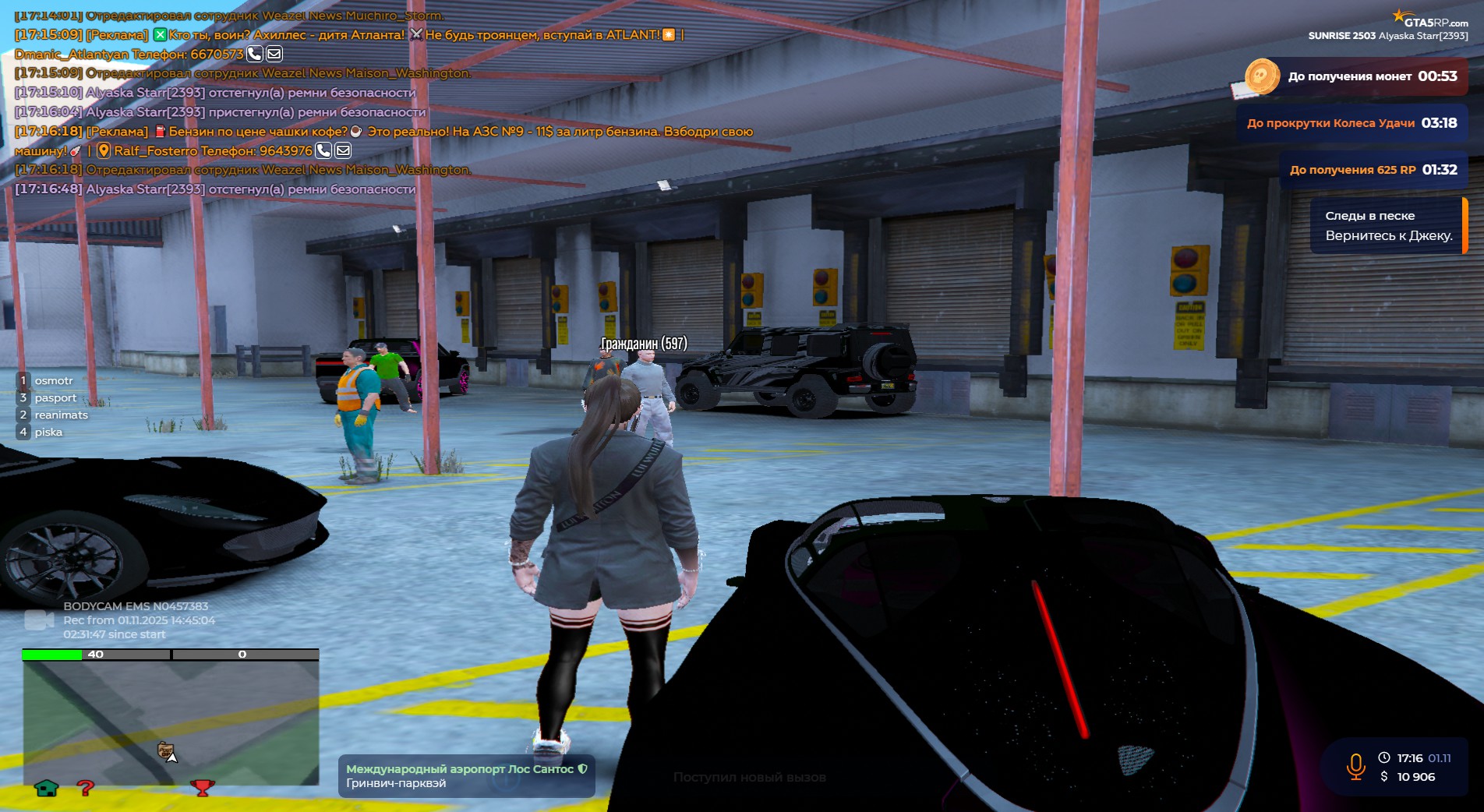Select the osmotr quick action

[x=53, y=381]
